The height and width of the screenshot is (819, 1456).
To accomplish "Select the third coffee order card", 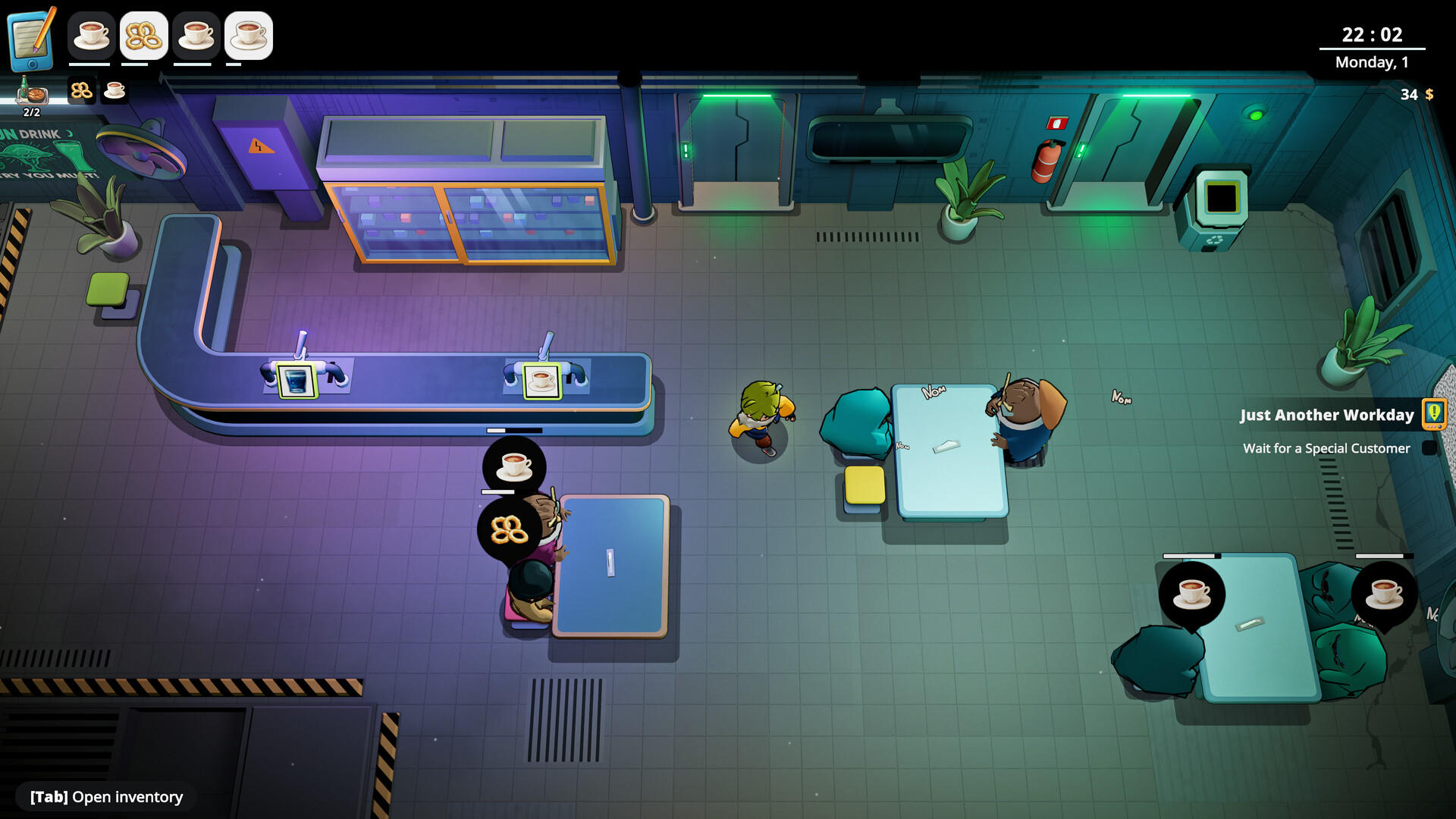I will coord(196,36).
